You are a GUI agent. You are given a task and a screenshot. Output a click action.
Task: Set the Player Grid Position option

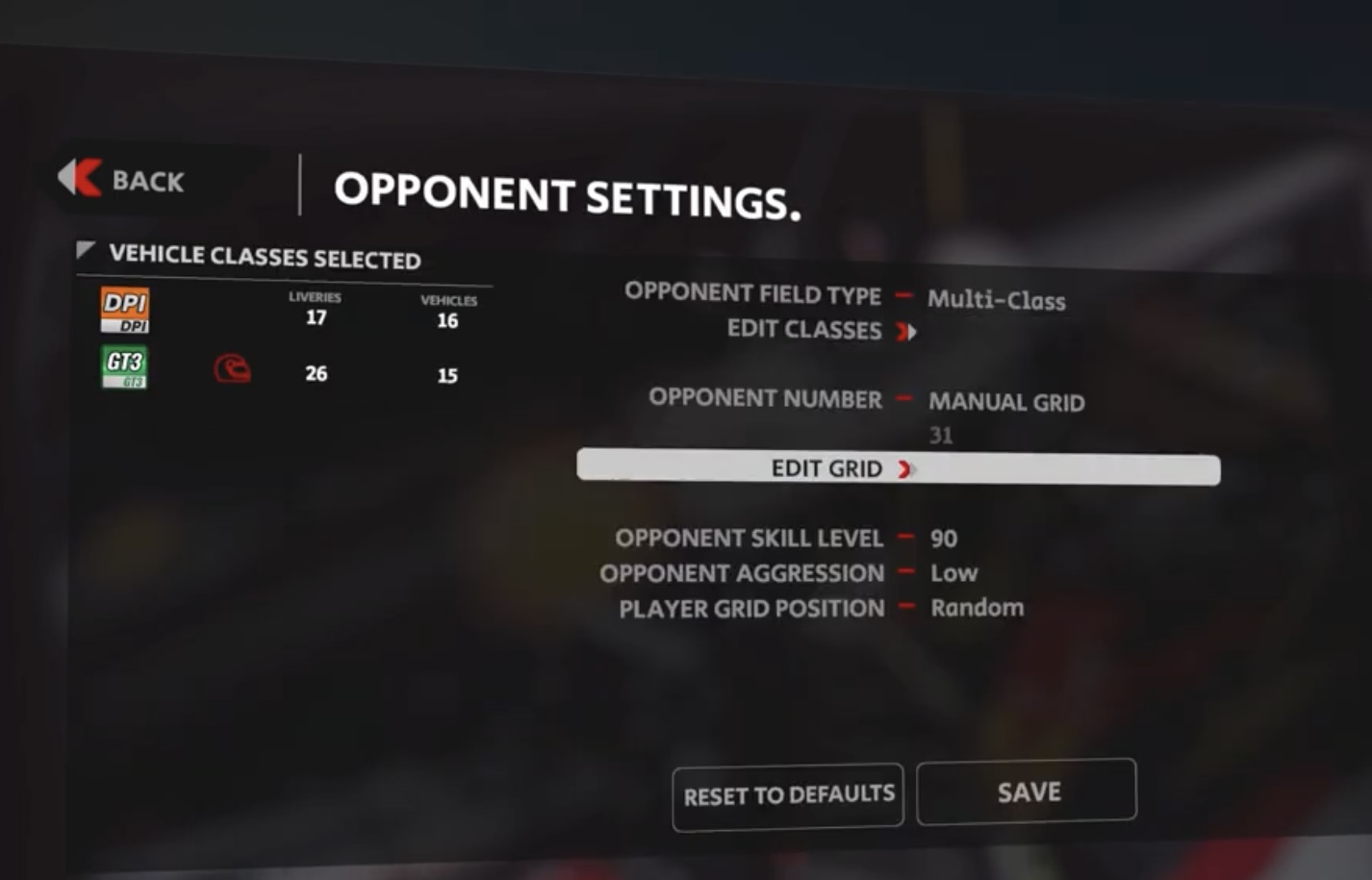pos(977,608)
